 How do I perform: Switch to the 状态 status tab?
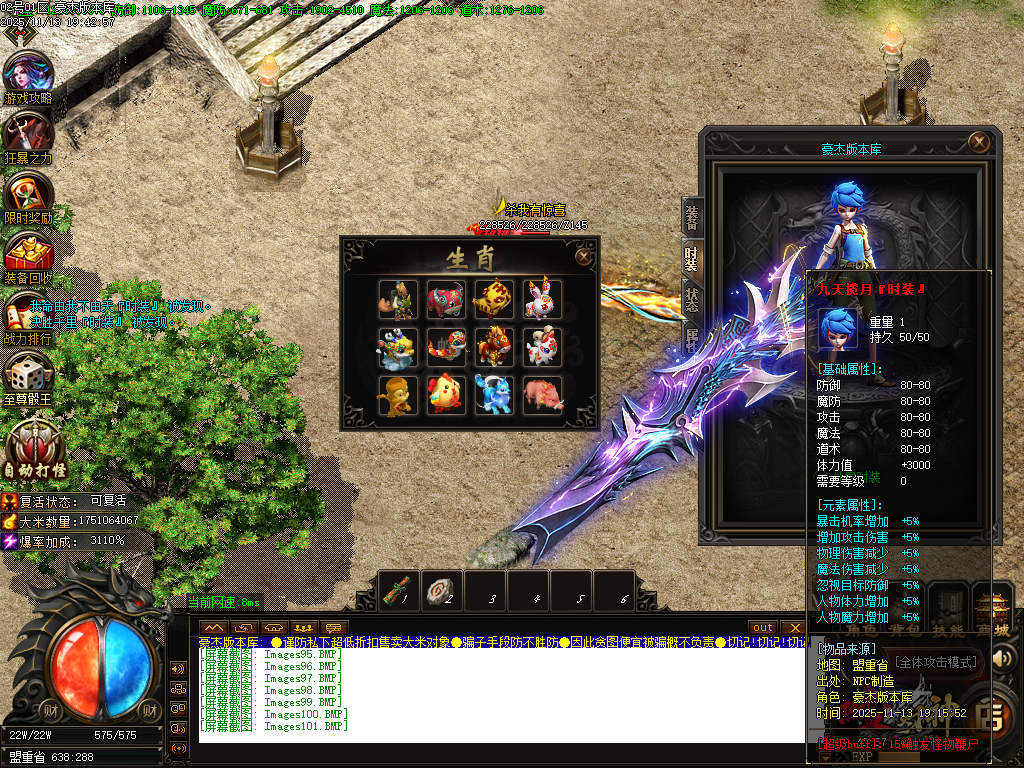pyautogui.click(x=692, y=299)
